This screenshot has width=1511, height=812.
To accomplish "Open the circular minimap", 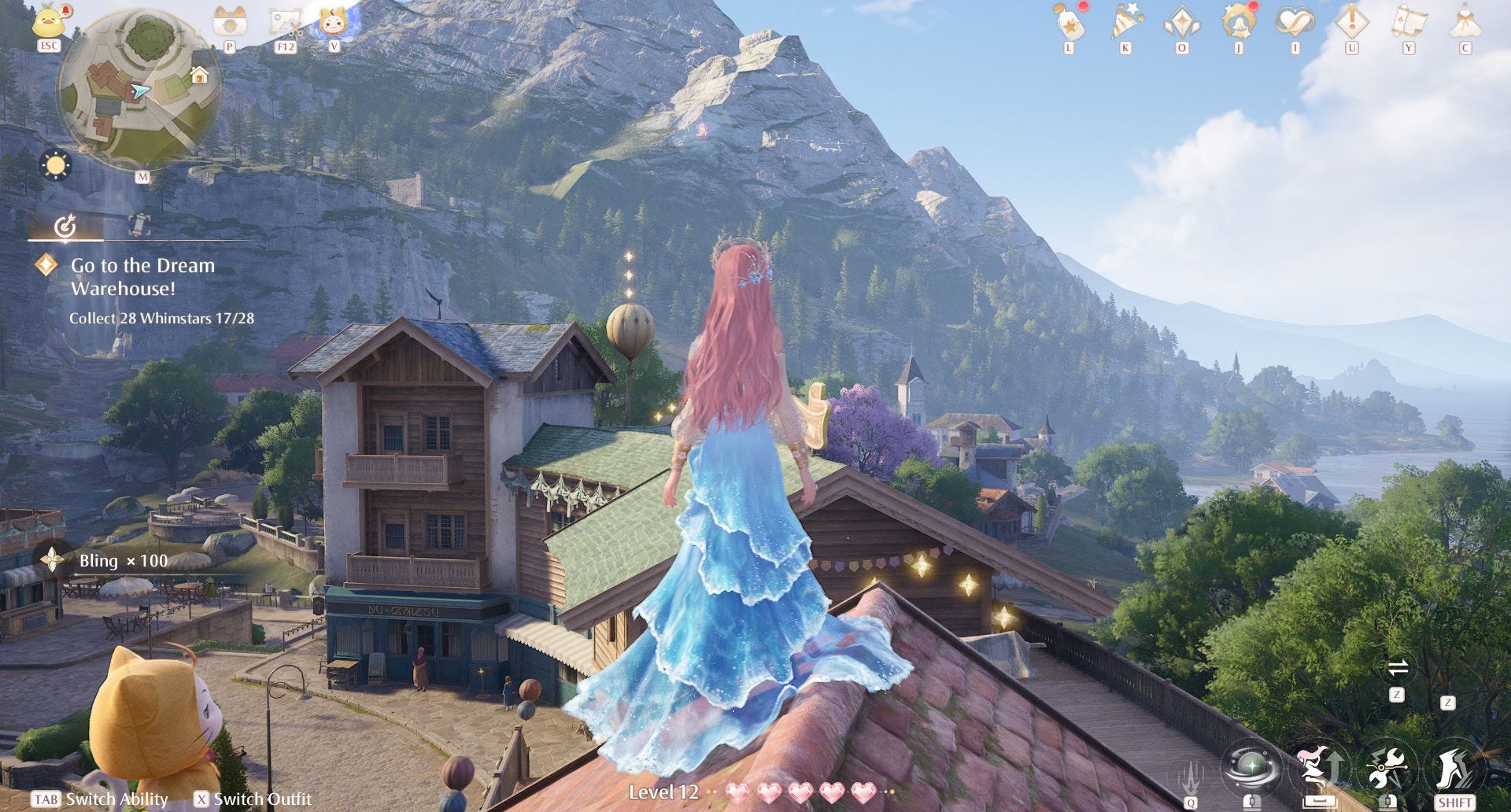I will point(140,92).
